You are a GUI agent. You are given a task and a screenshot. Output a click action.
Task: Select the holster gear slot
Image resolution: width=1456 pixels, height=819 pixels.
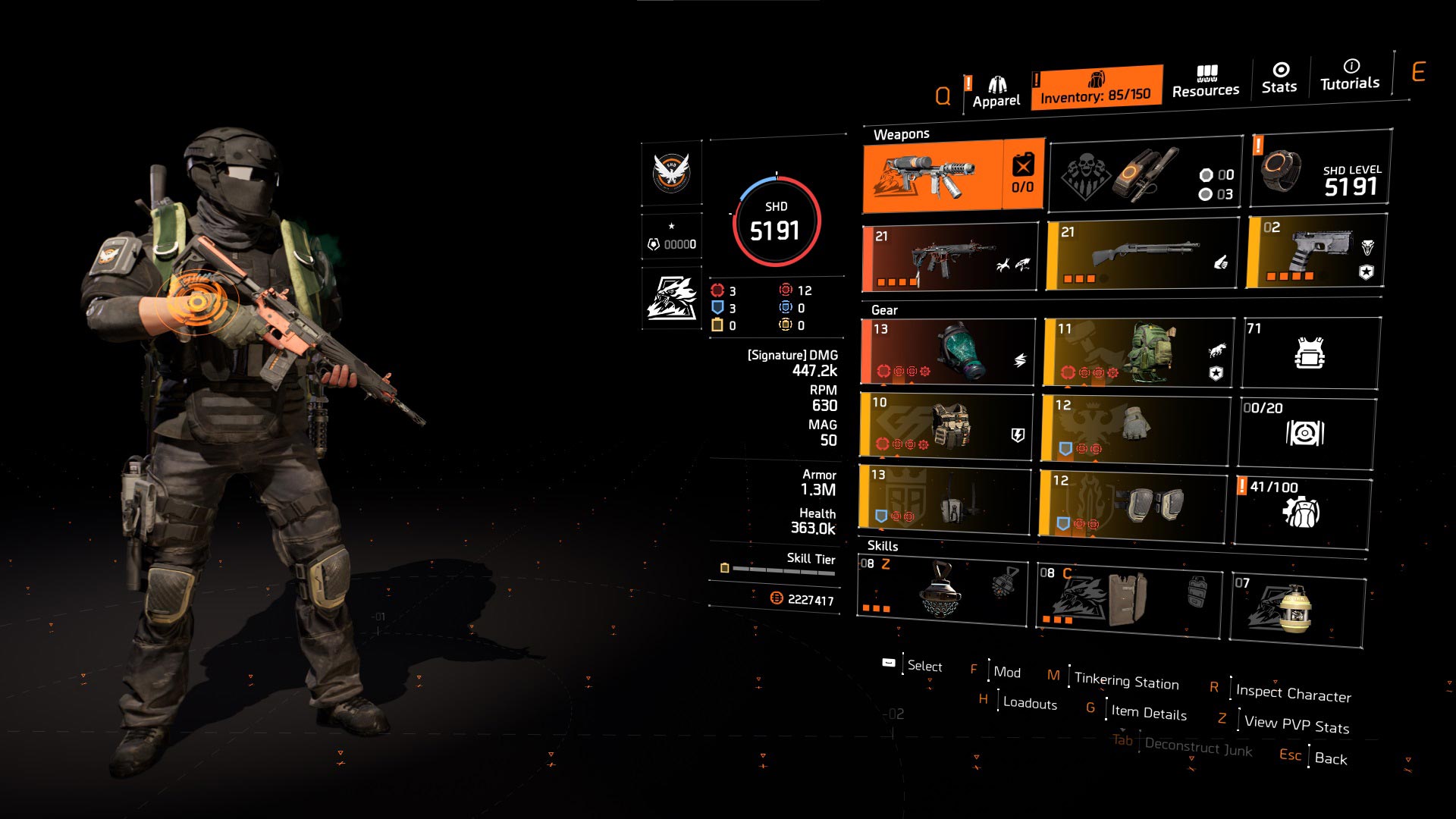tap(945, 498)
